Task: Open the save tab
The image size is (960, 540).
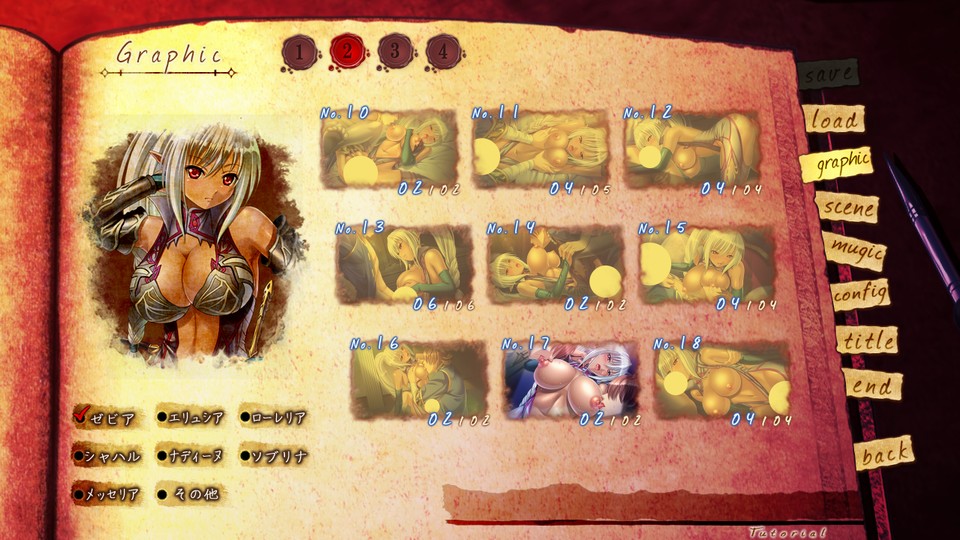Action: click(829, 74)
